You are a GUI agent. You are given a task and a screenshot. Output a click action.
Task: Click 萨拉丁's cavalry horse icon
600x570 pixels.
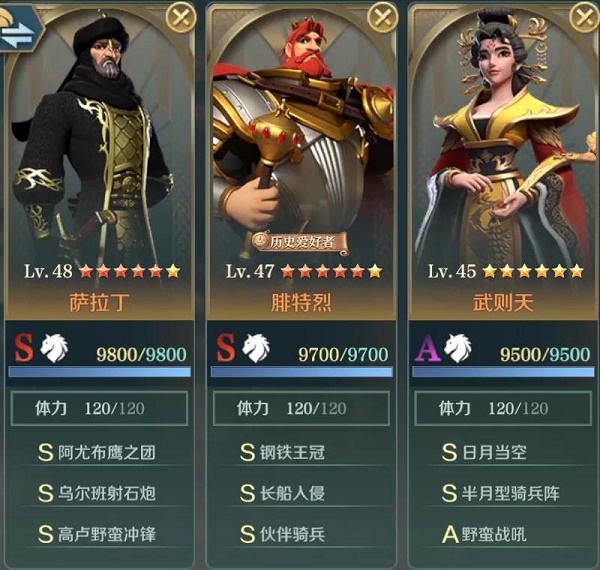55,347
